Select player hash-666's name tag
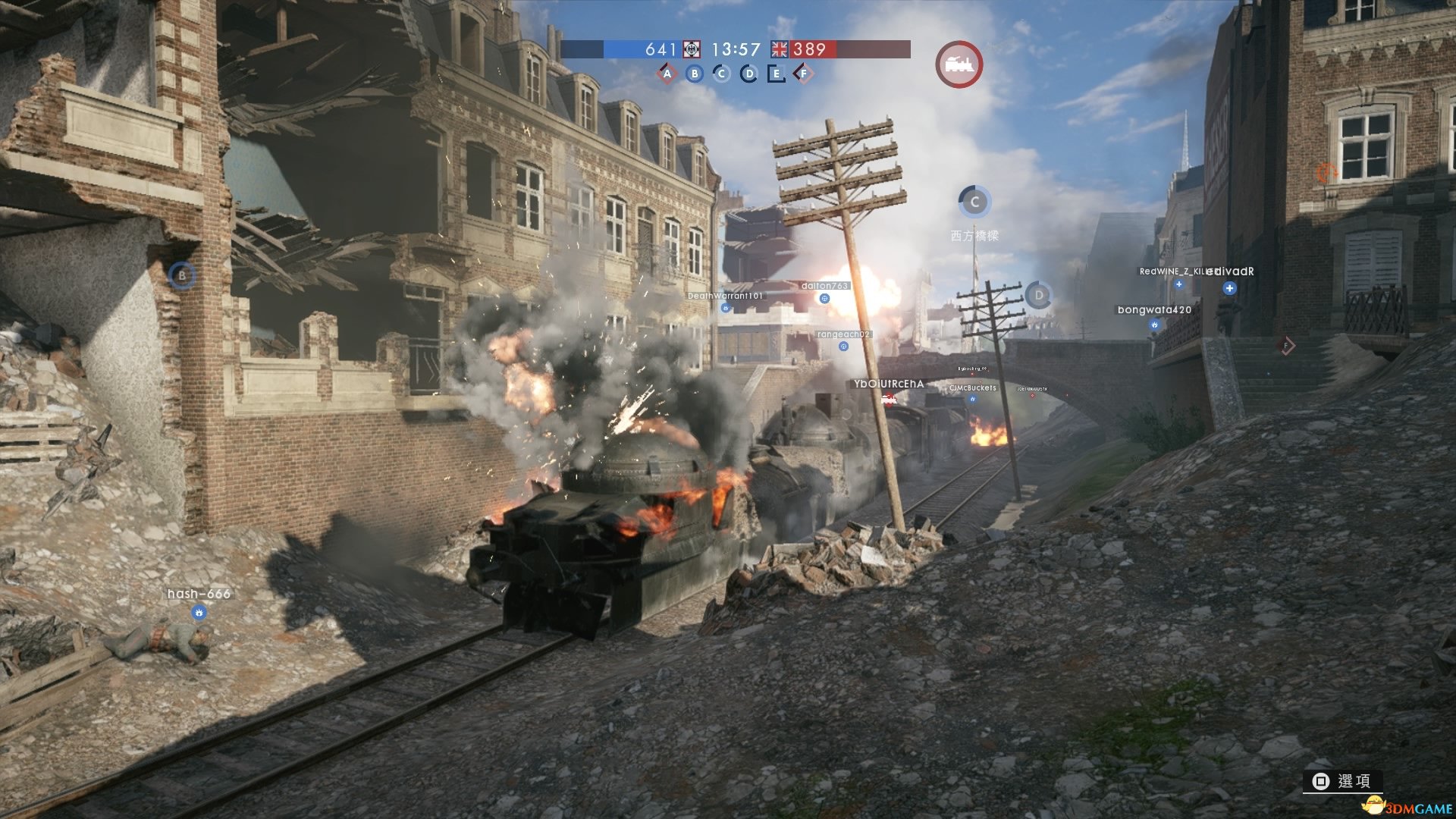The image size is (1456, 819). click(199, 594)
